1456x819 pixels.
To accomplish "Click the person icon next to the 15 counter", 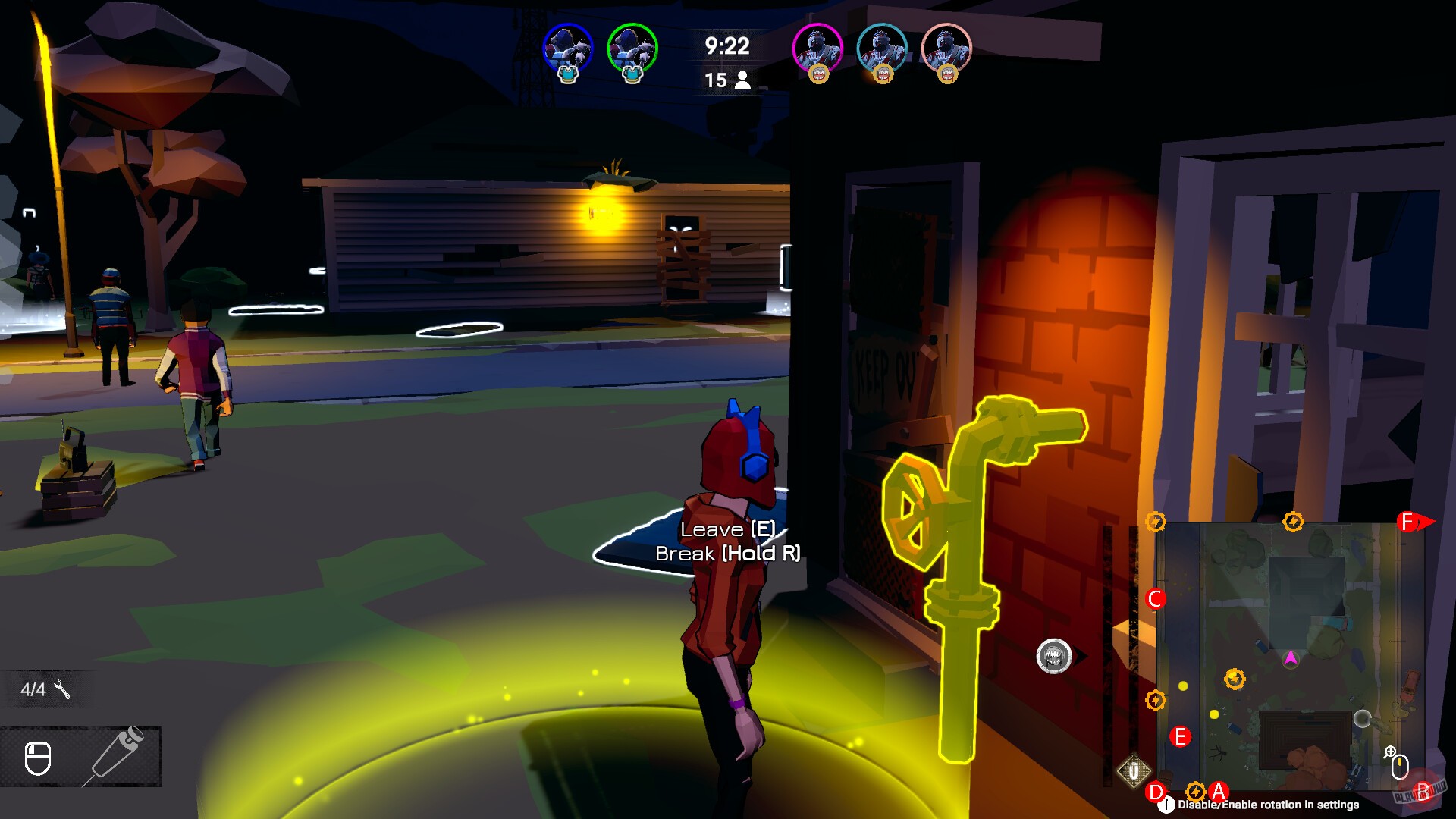I will coord(742,80).
